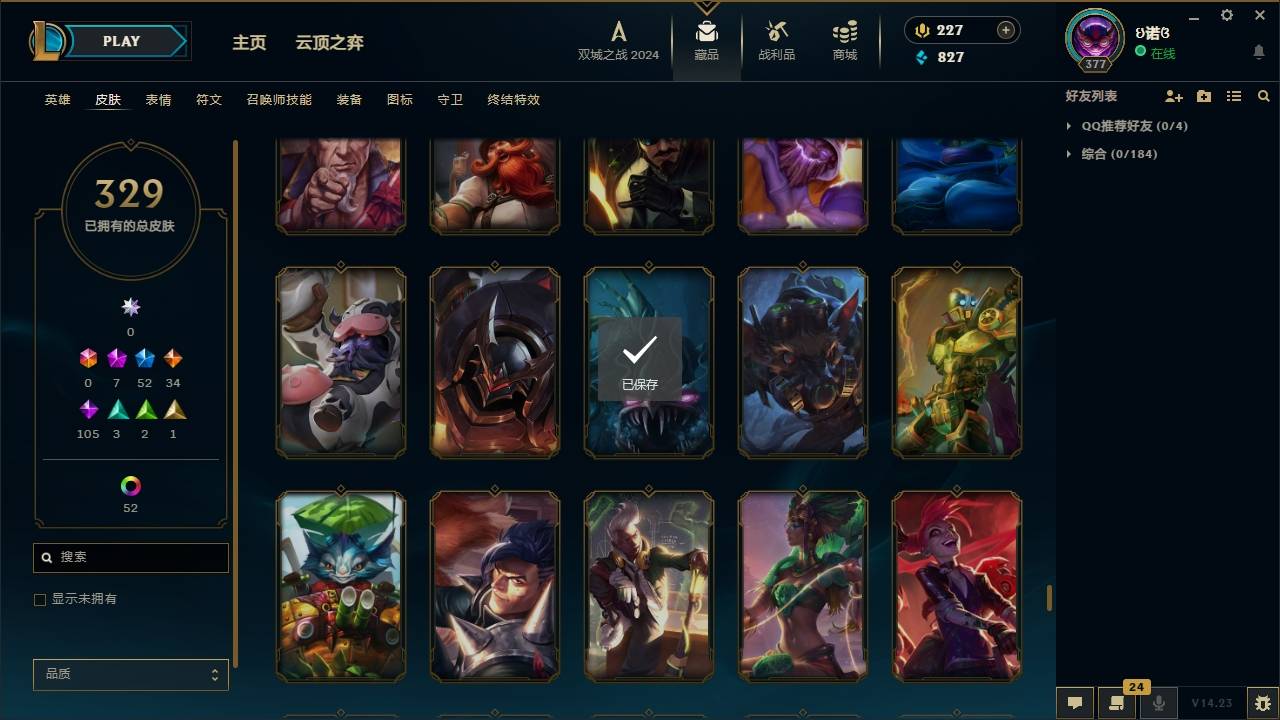Click the add friend icon
Viewport: 1280px width, 720px height.
pos(1174,96)
